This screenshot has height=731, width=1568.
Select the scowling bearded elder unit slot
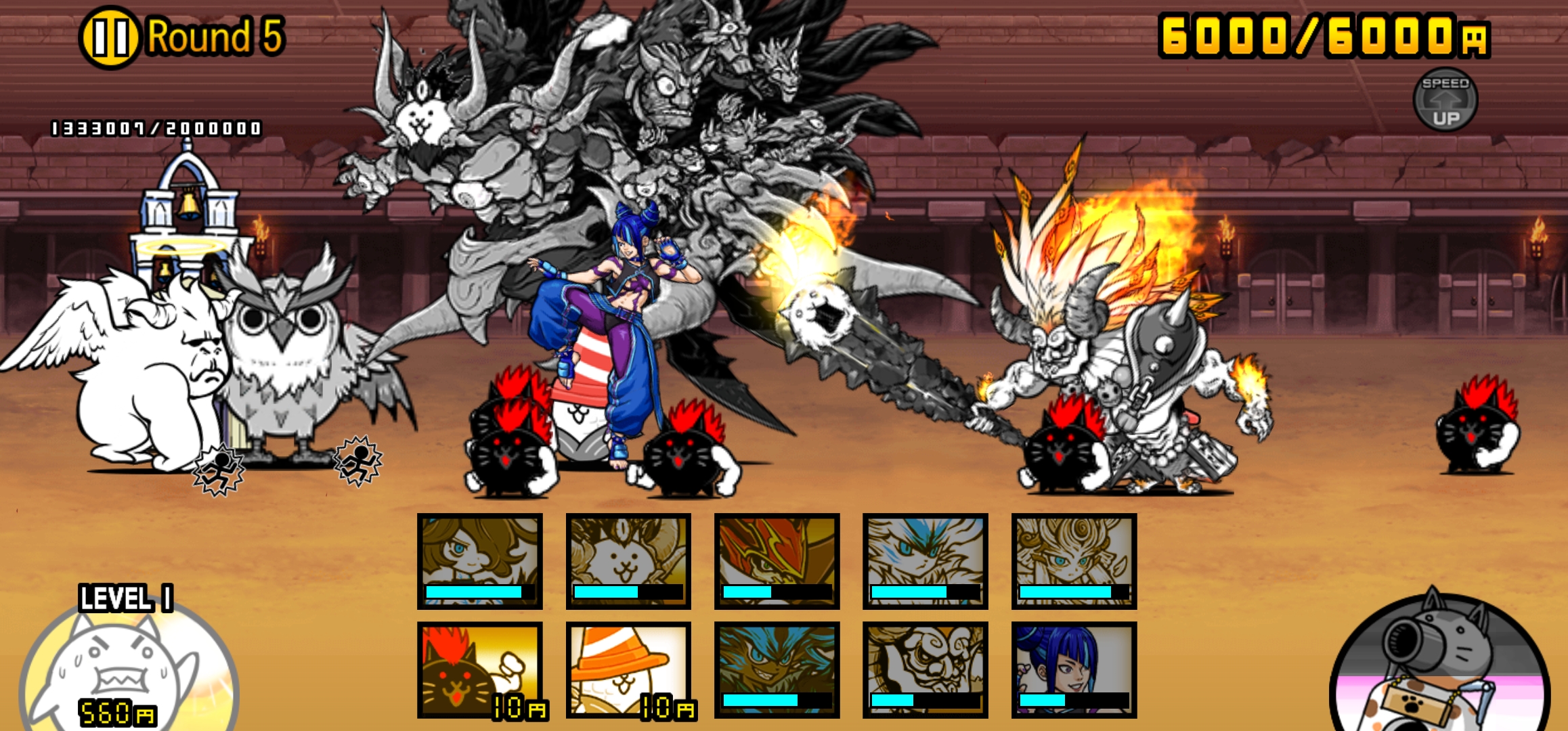tap(925, 669)
